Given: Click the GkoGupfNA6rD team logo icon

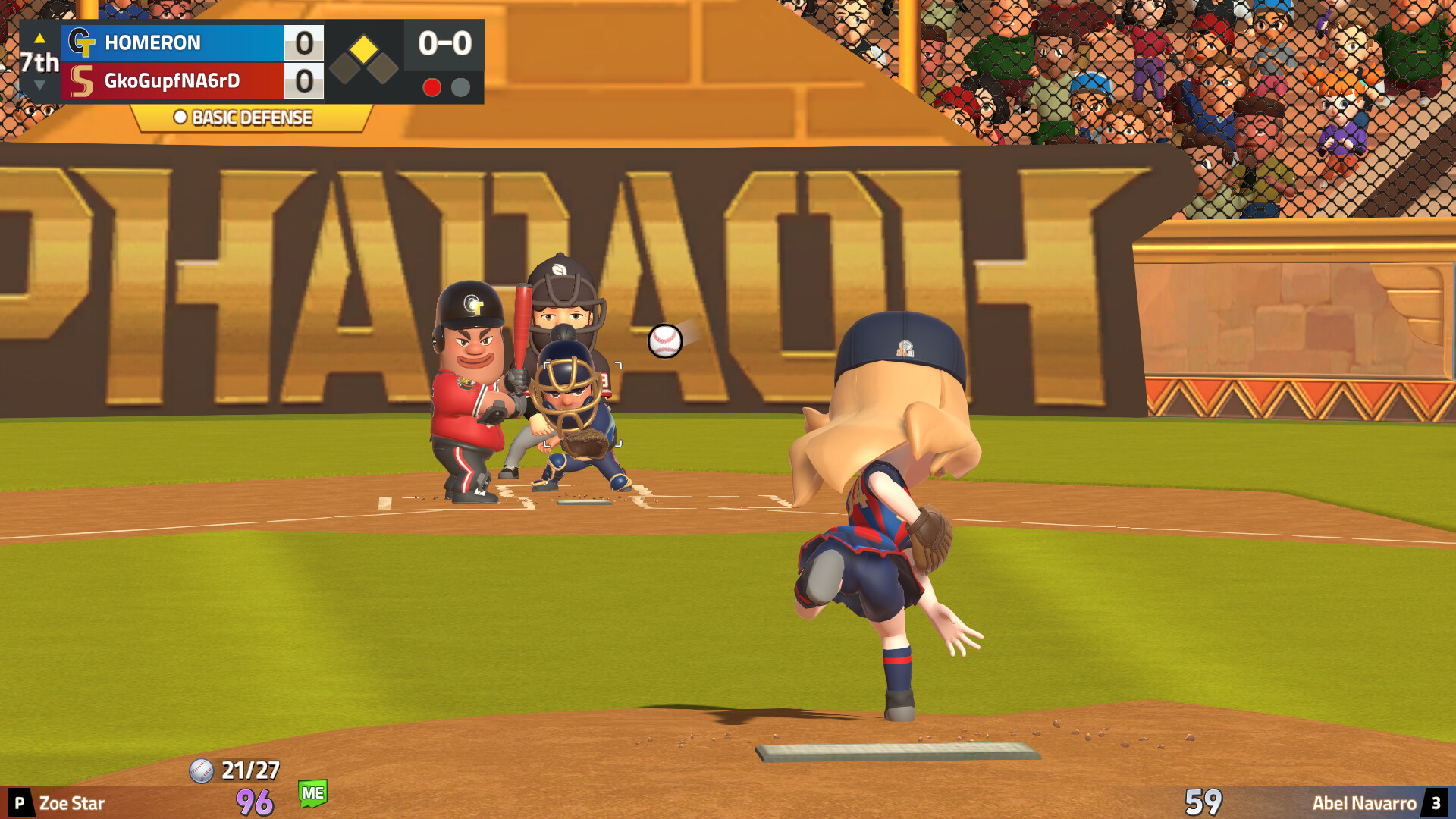Looking at the screenshot, I should 83,80.
